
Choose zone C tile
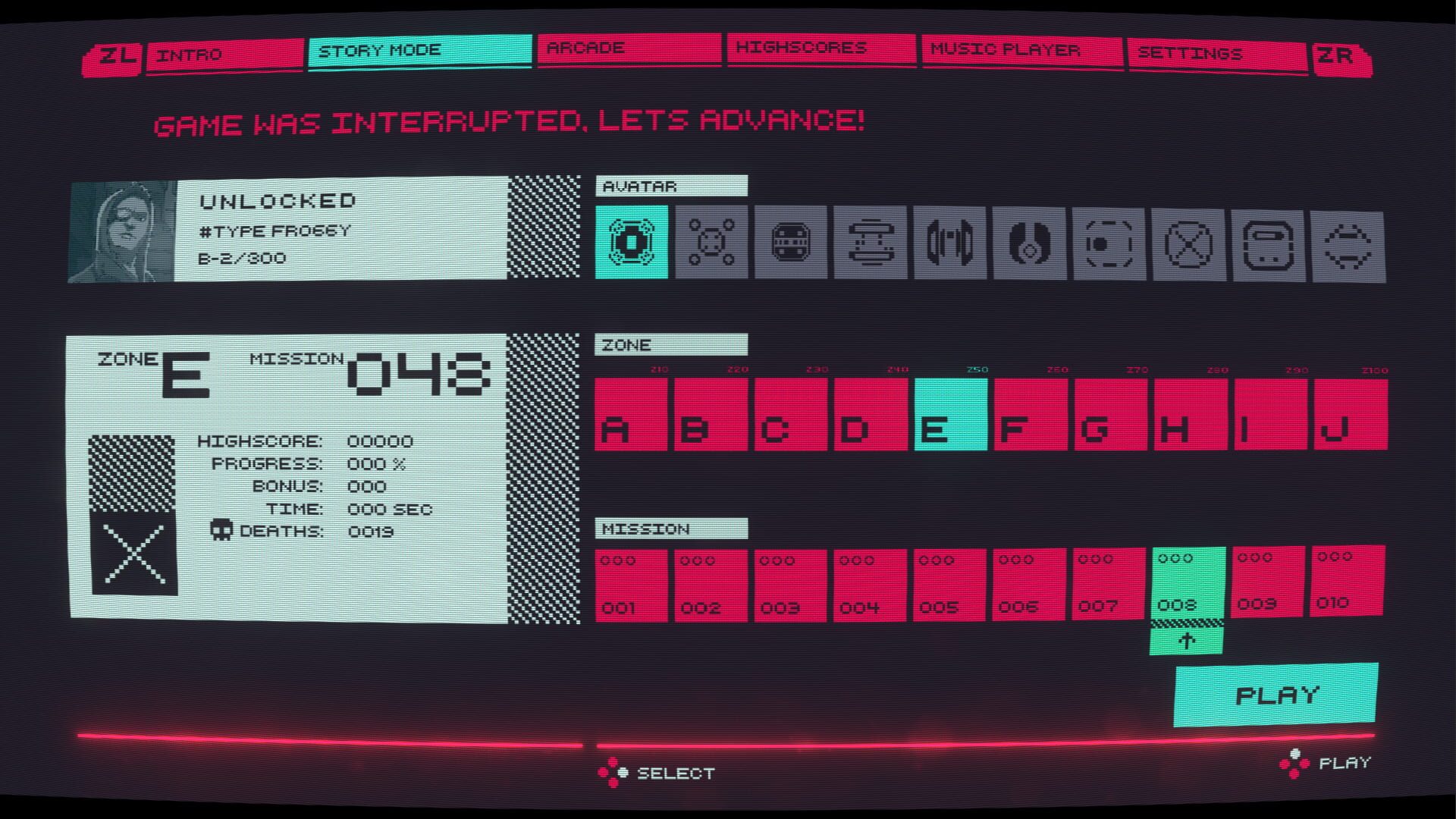tap(791, 415)
